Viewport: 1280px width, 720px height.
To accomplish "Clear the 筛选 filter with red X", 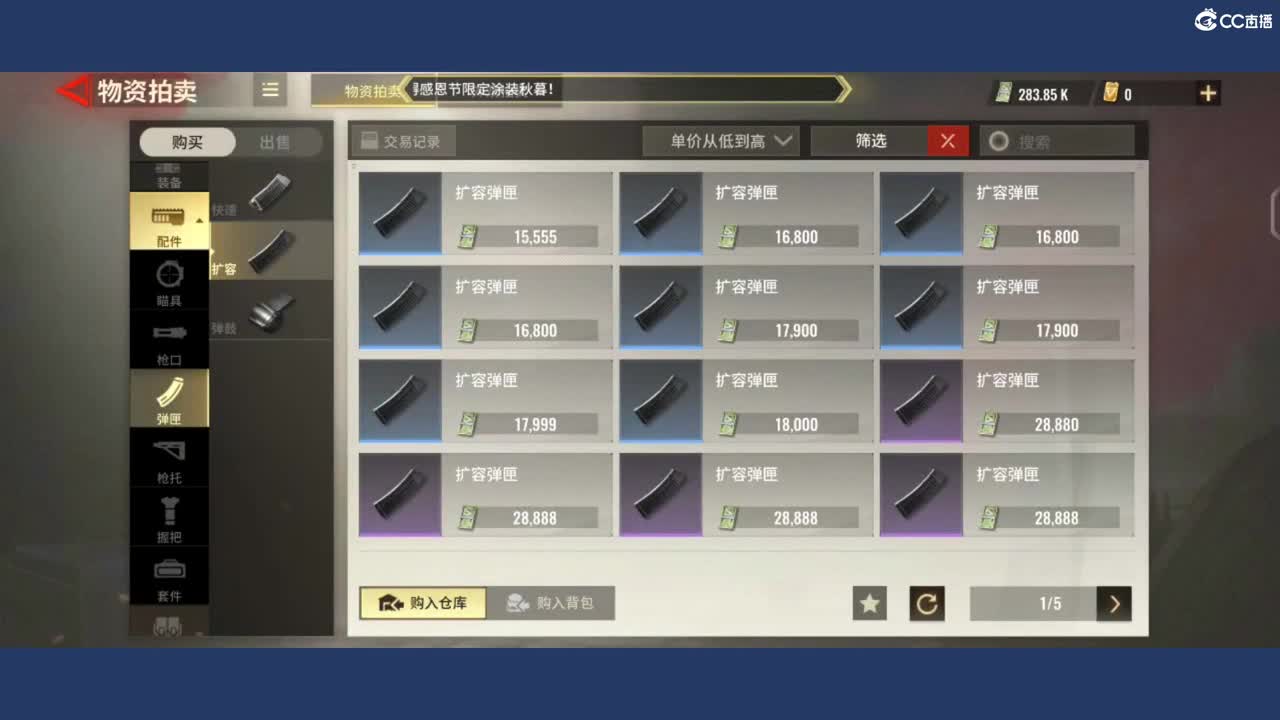I will [947, 141].
